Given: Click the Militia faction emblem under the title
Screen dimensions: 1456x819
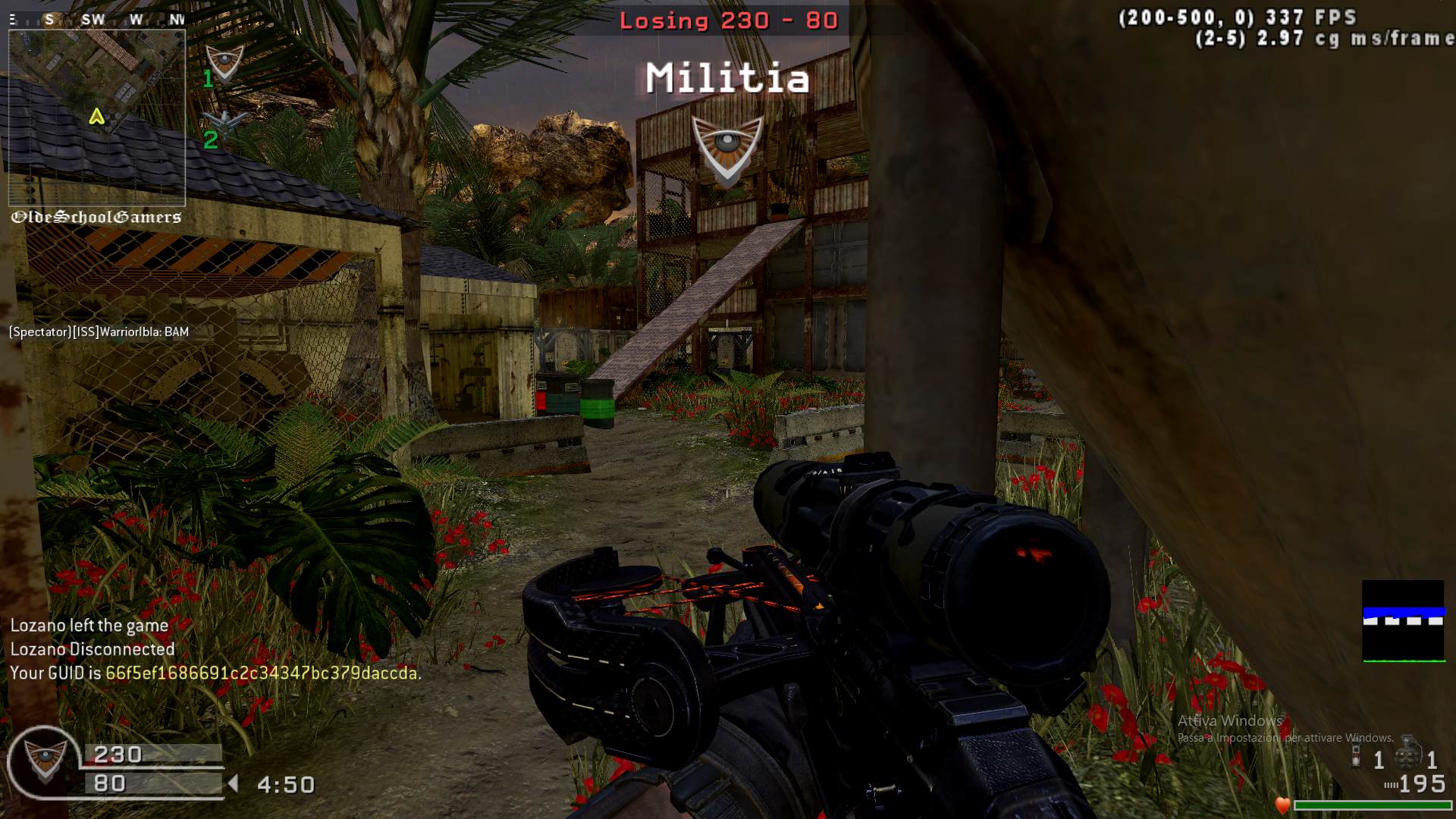Looking at the screenshot, I should pos(727,149).
